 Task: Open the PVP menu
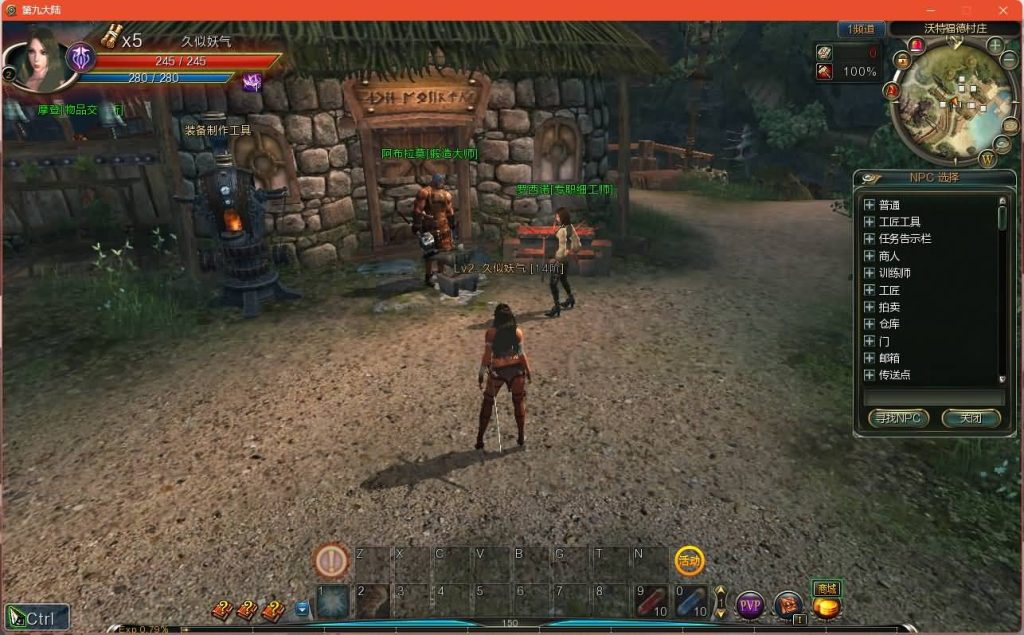click(750, 605)
